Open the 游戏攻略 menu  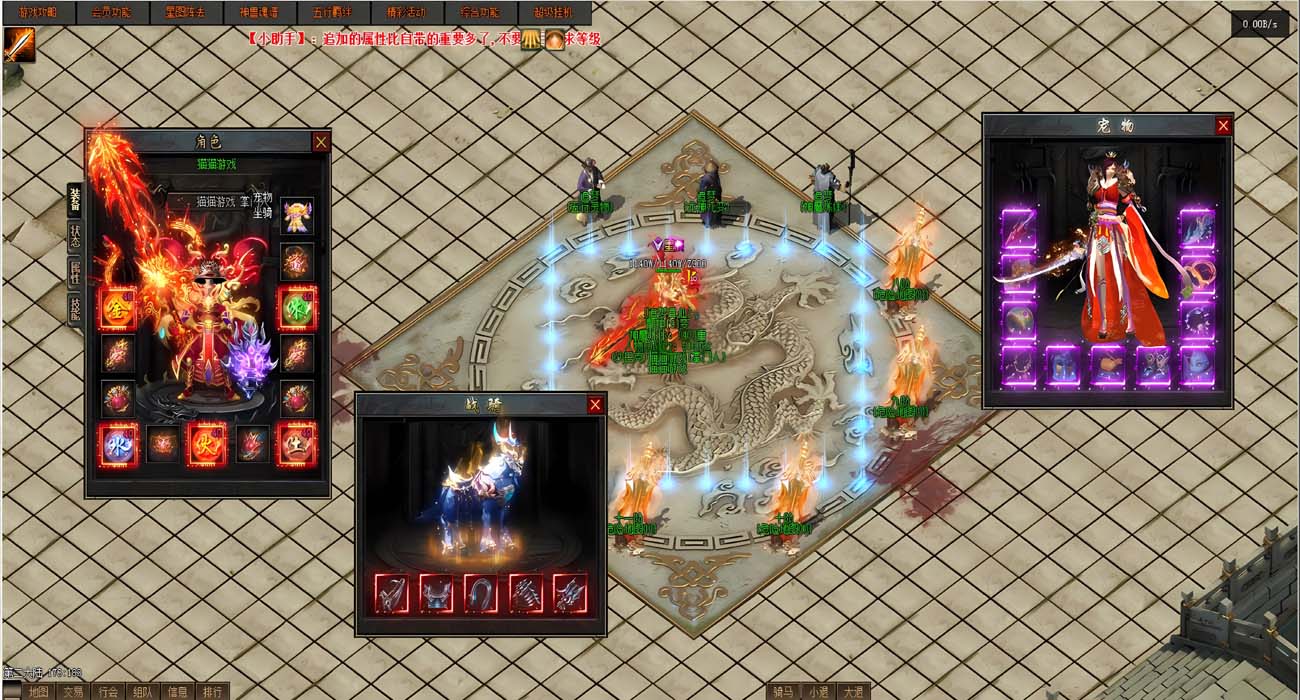click(37, 13)
